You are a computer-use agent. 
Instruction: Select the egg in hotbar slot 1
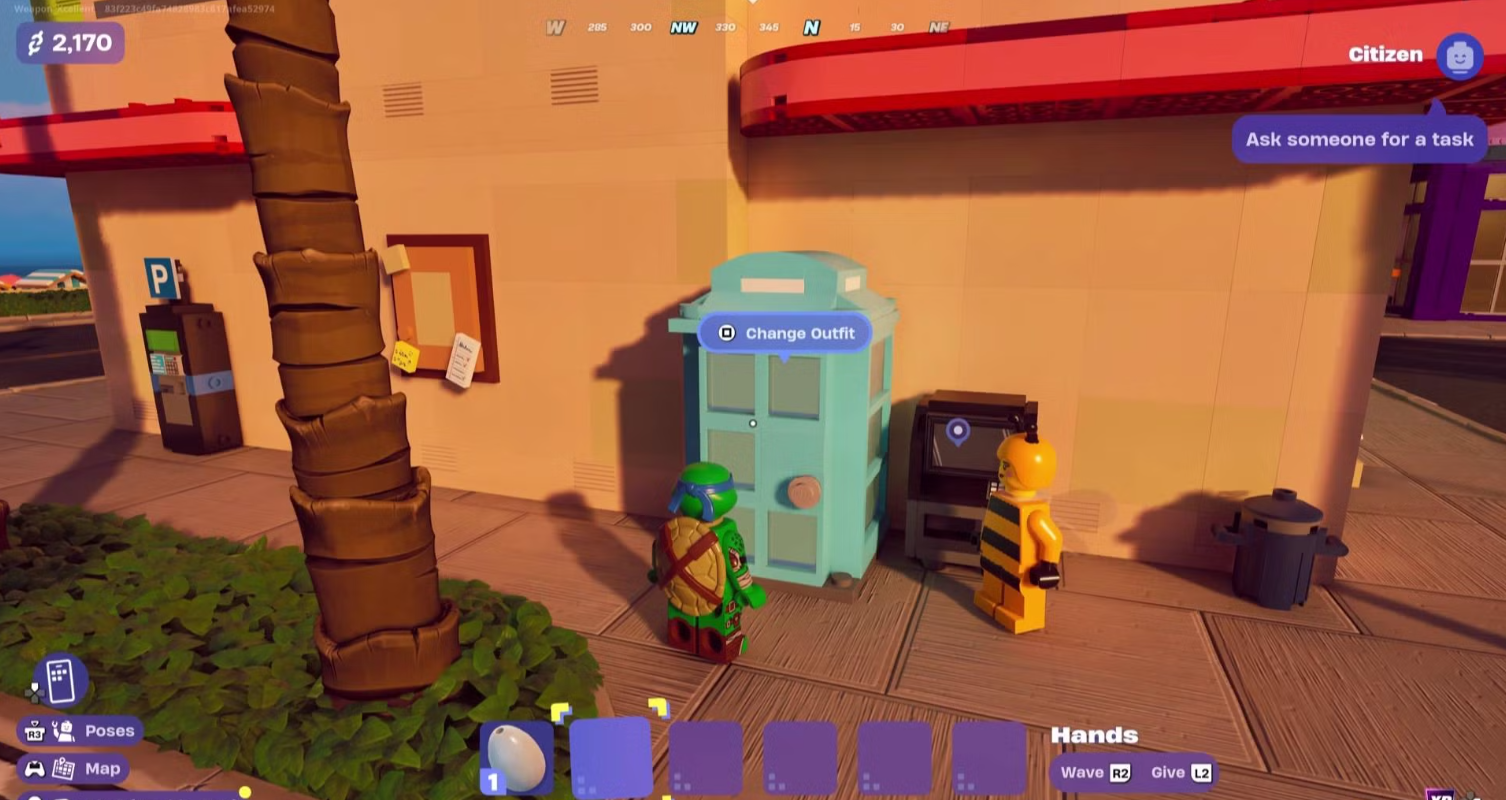tap(516, 757)
